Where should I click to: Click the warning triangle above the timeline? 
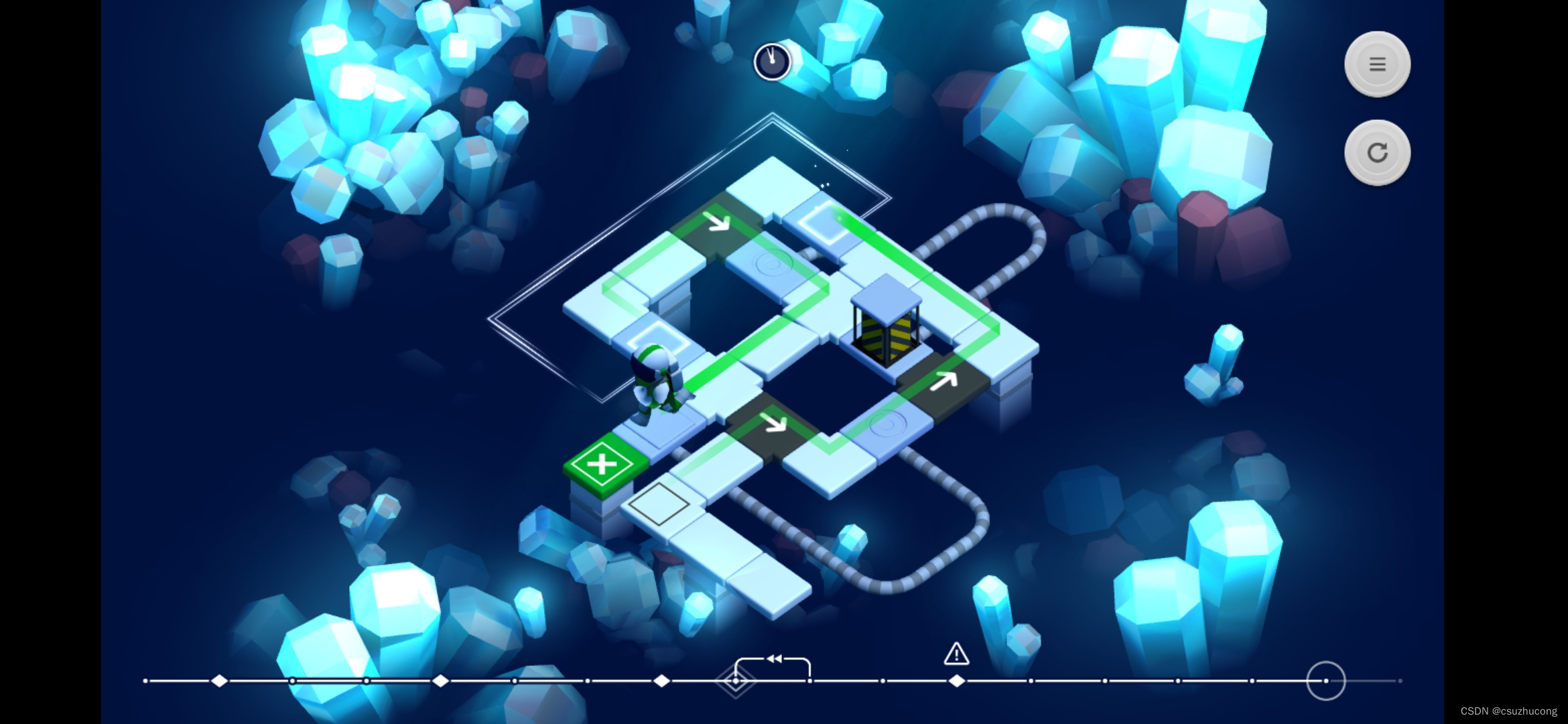tap(956, 654)
